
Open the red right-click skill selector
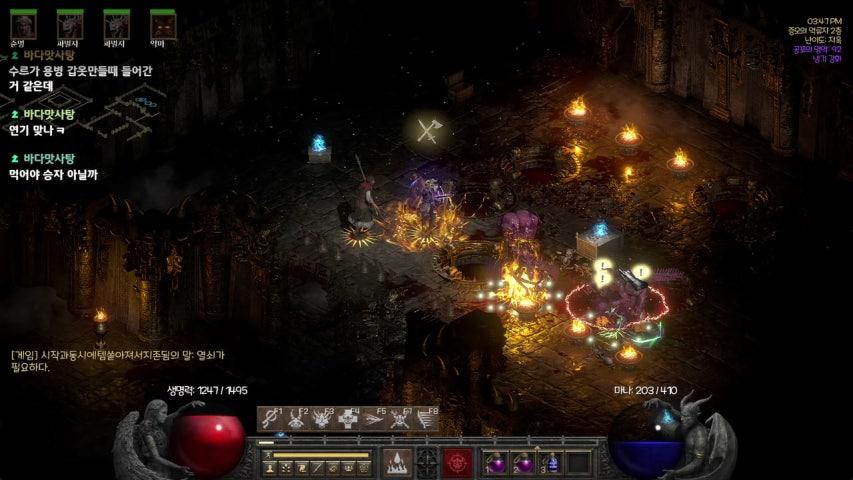coord(459,462)
